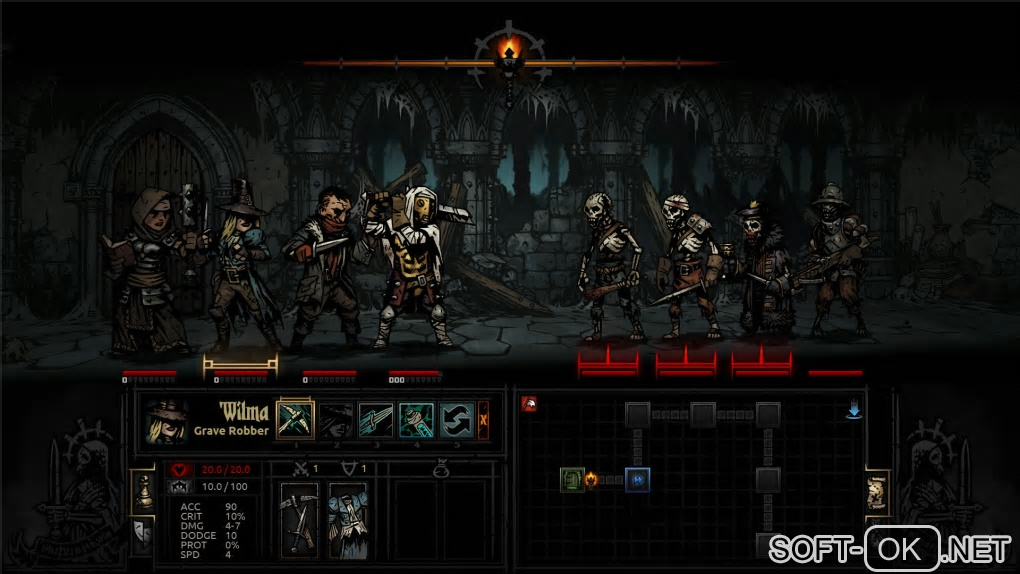Inspect the blue coat armor slot
This screenshot has width=1020, height=574.
(x=348, y=518)
